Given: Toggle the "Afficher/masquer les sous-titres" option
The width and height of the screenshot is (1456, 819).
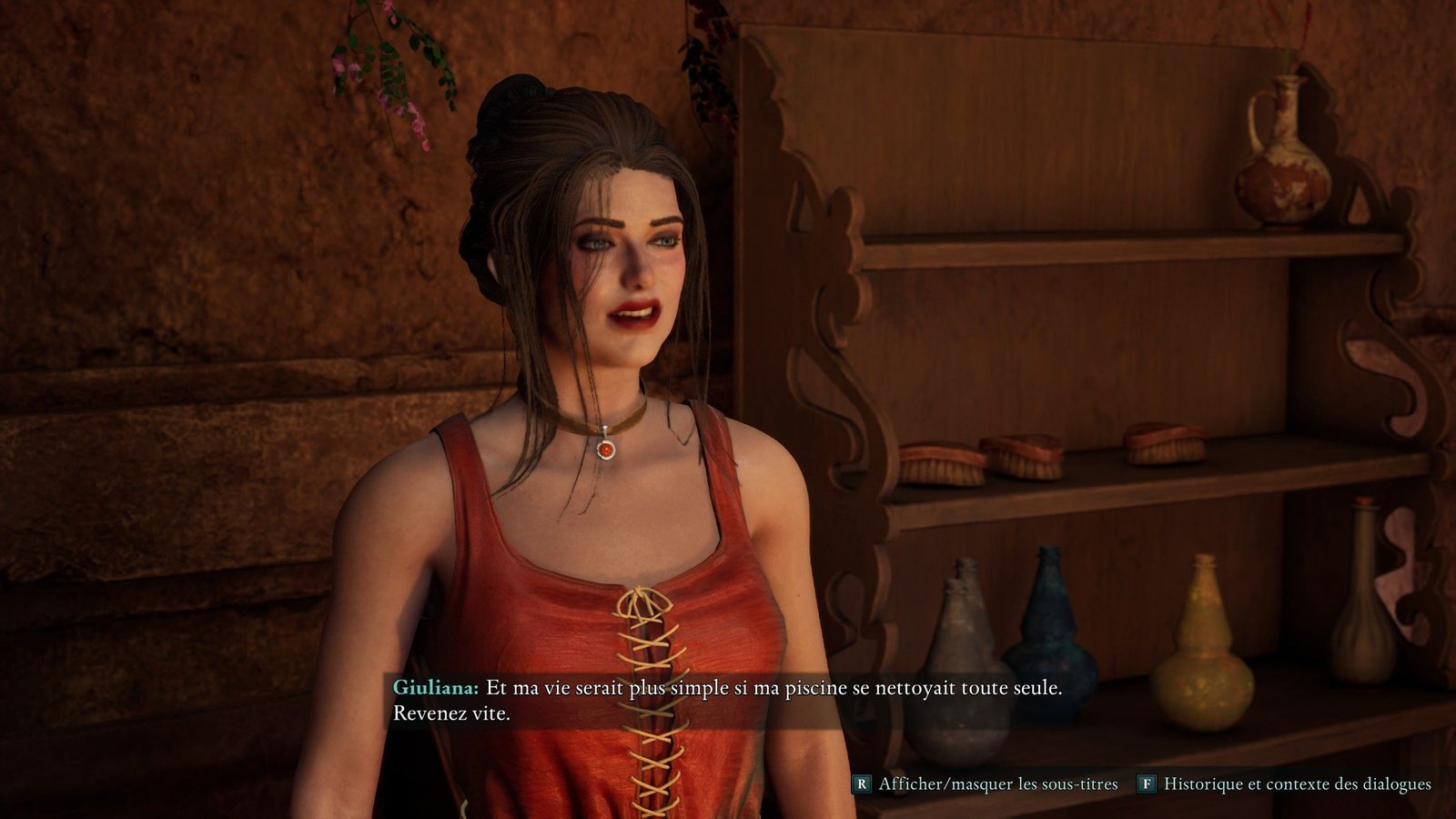Looking at the screenshot, I should 986,784.
